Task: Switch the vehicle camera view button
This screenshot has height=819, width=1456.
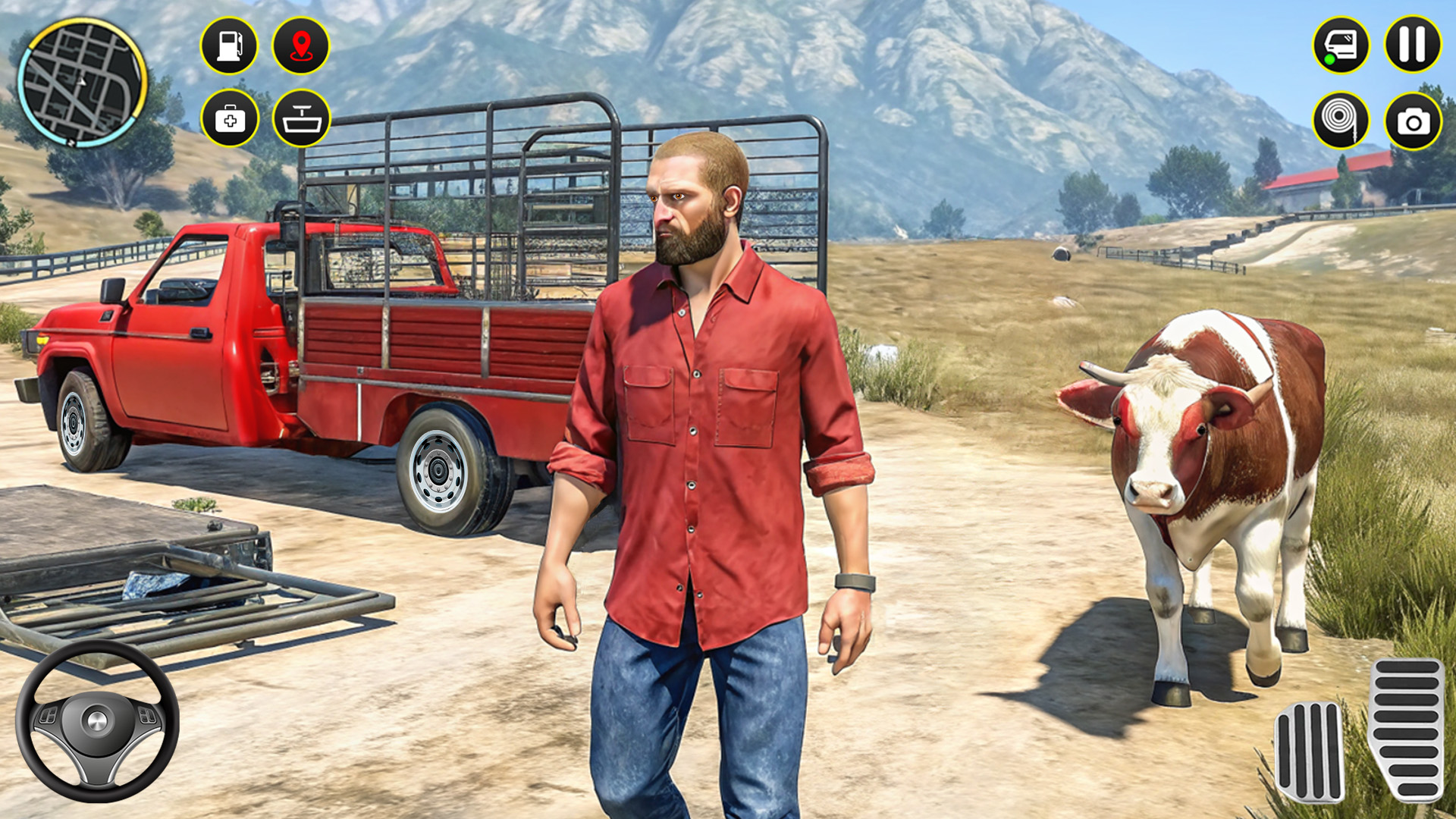Action: coord(1341,45)
